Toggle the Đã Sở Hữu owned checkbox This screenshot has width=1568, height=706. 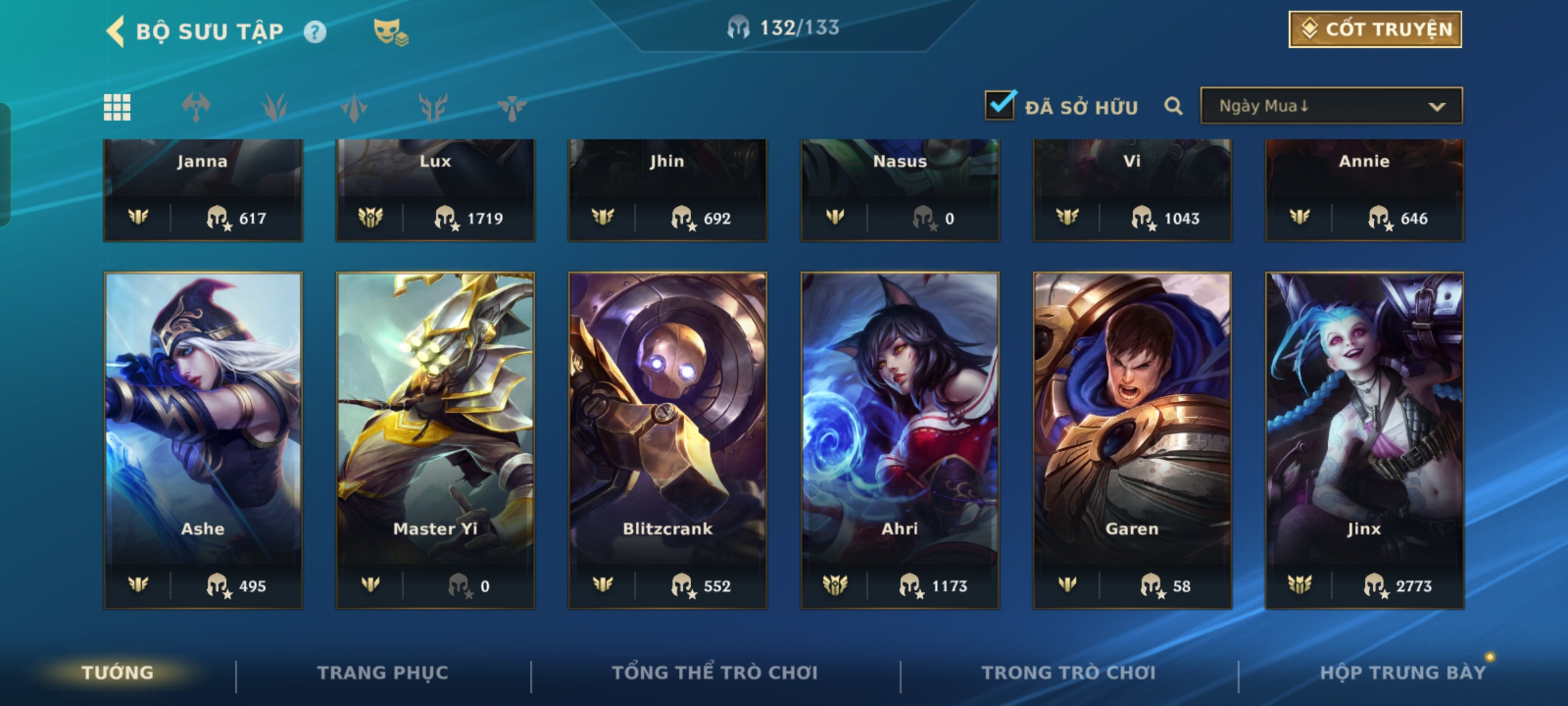pyautogui.click(x=1000, y=106)
